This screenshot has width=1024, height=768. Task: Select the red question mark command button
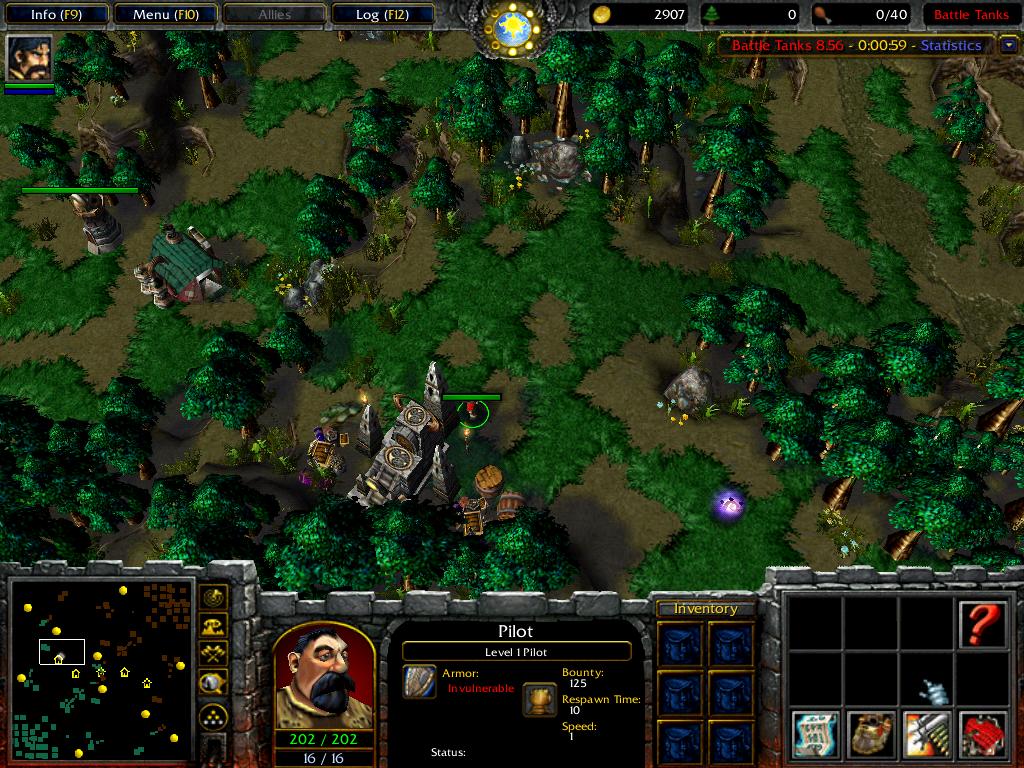983,623
